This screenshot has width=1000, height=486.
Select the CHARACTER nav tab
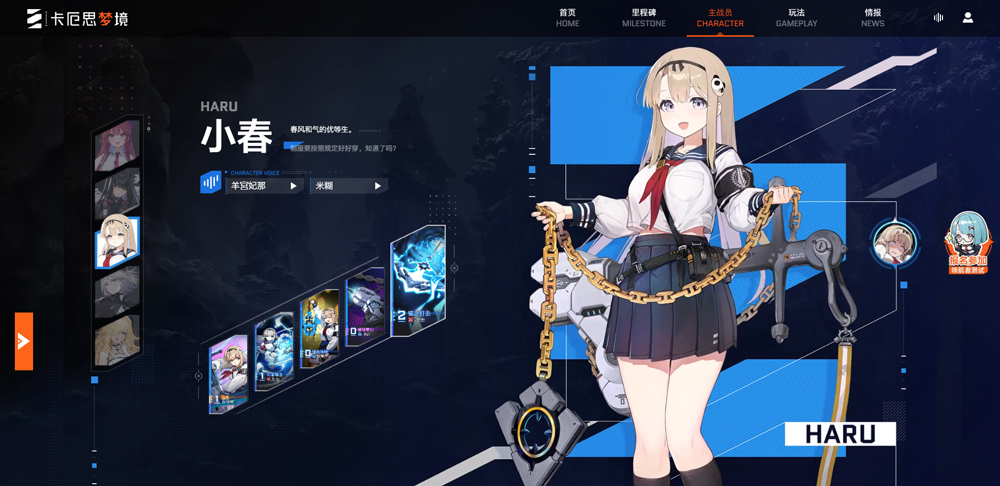click(x=720, y=18)
